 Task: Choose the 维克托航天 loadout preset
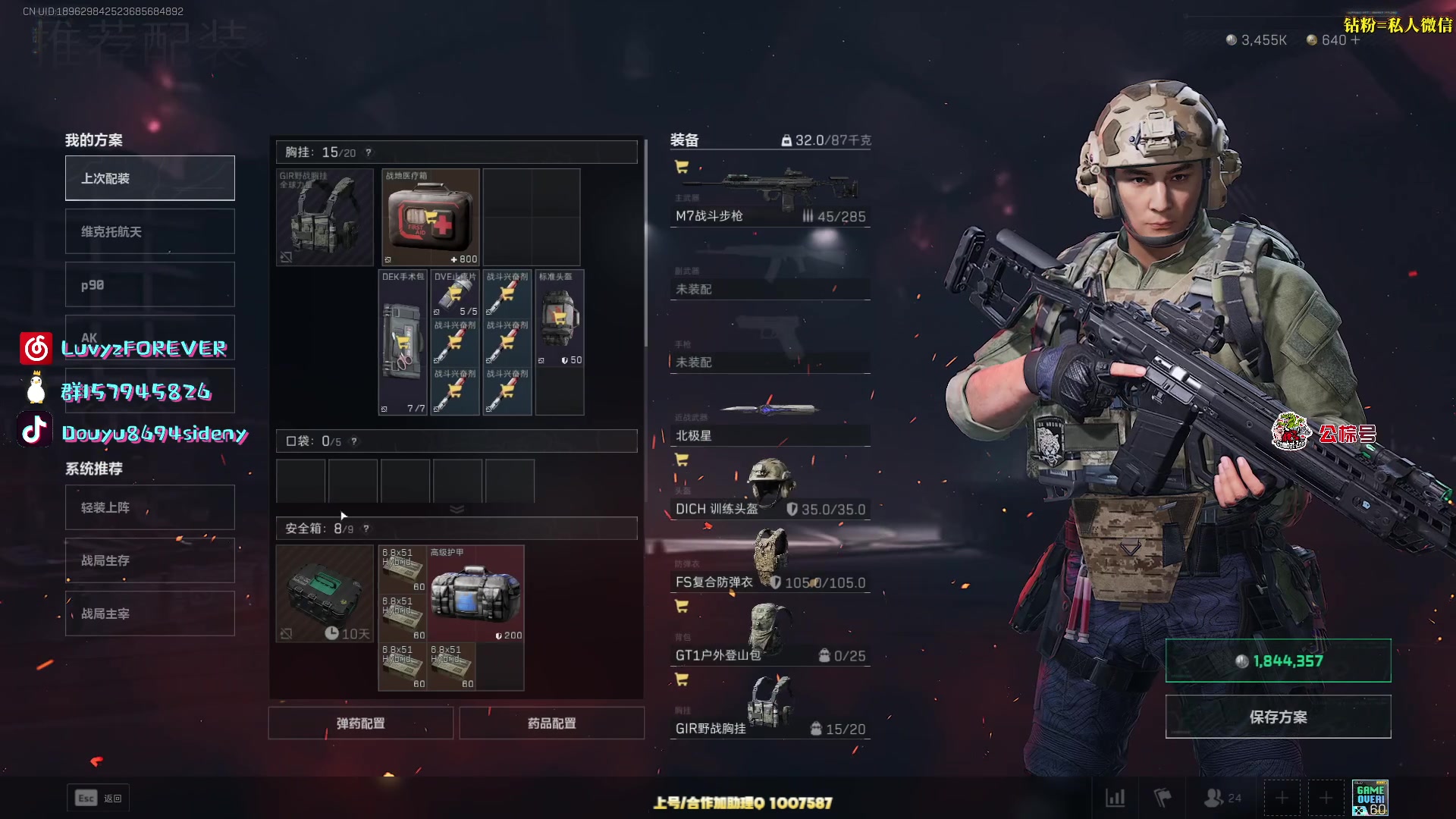[149, 231]
